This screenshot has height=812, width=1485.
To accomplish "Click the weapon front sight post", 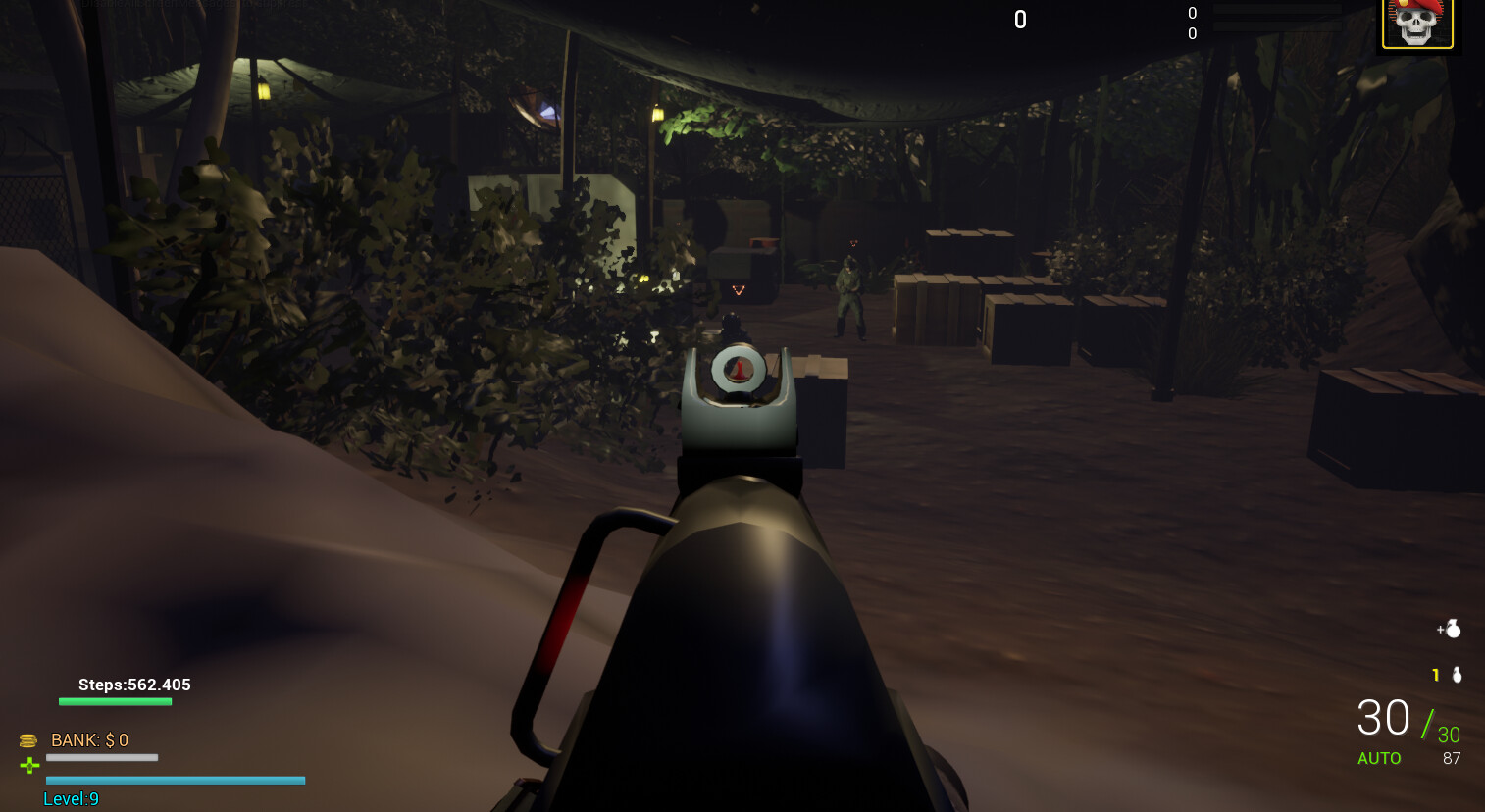I will point(739,371).
